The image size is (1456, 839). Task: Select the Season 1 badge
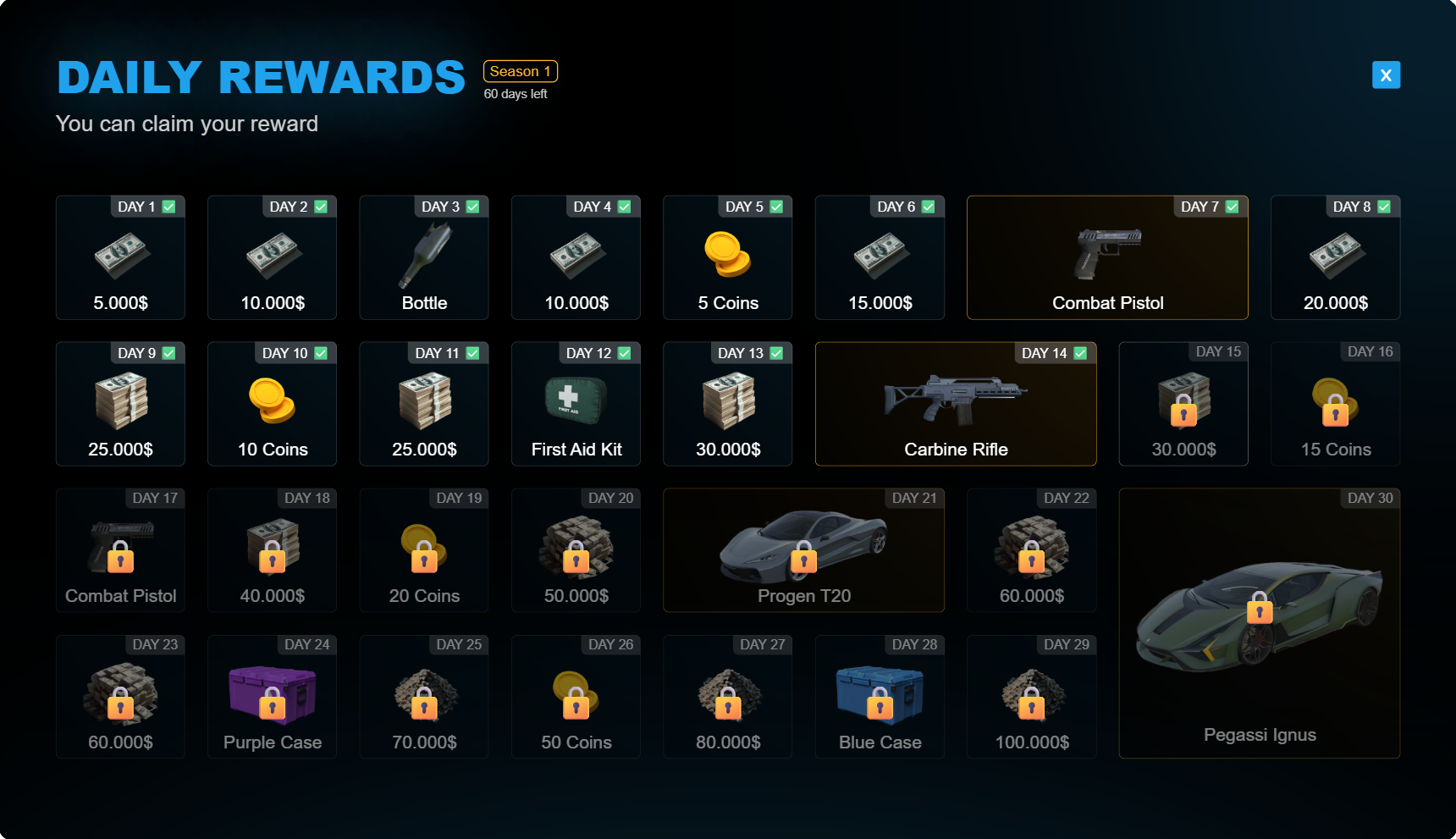pos(520,71)
